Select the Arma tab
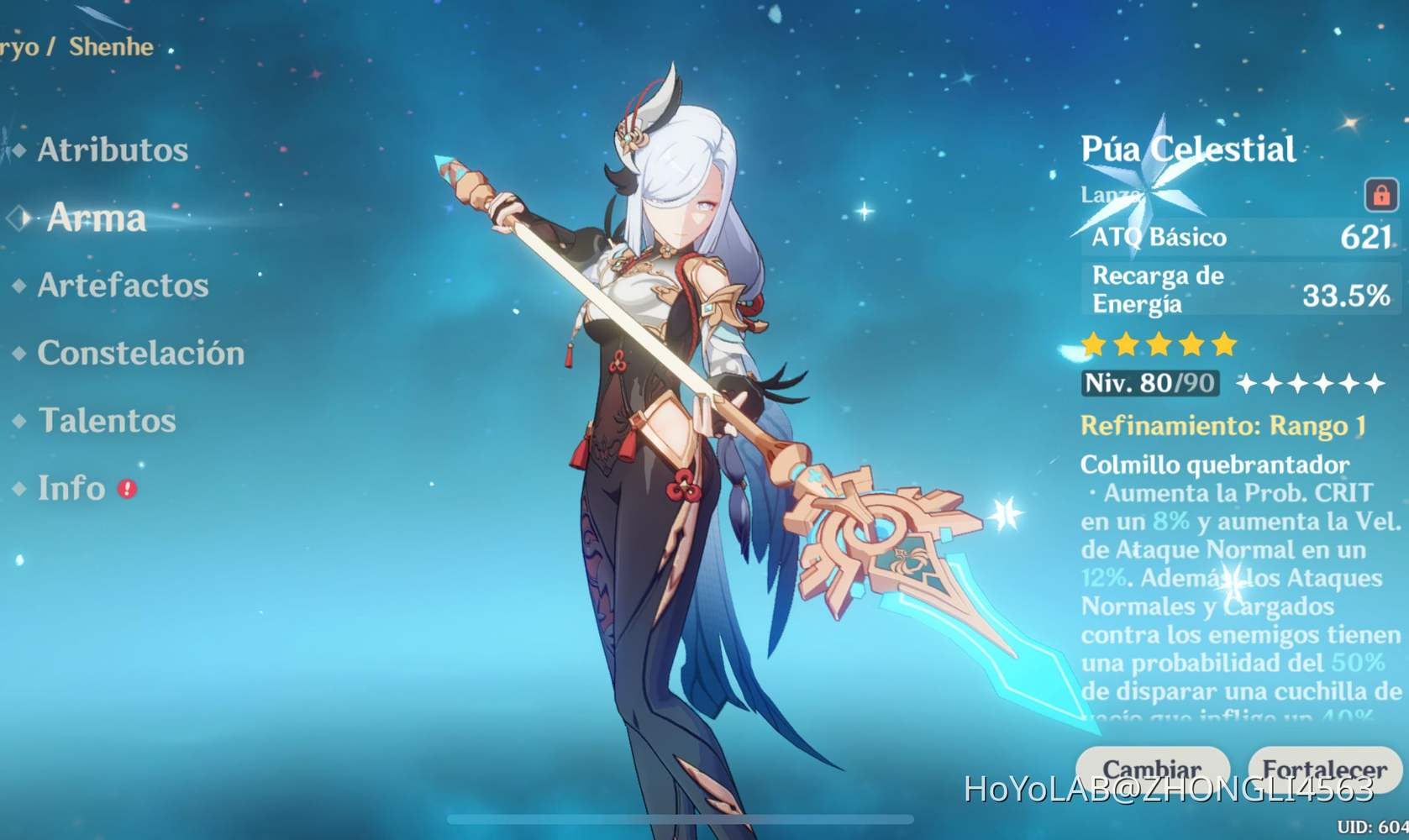This screenshot has height=840, width=1409. coord(97,218)
